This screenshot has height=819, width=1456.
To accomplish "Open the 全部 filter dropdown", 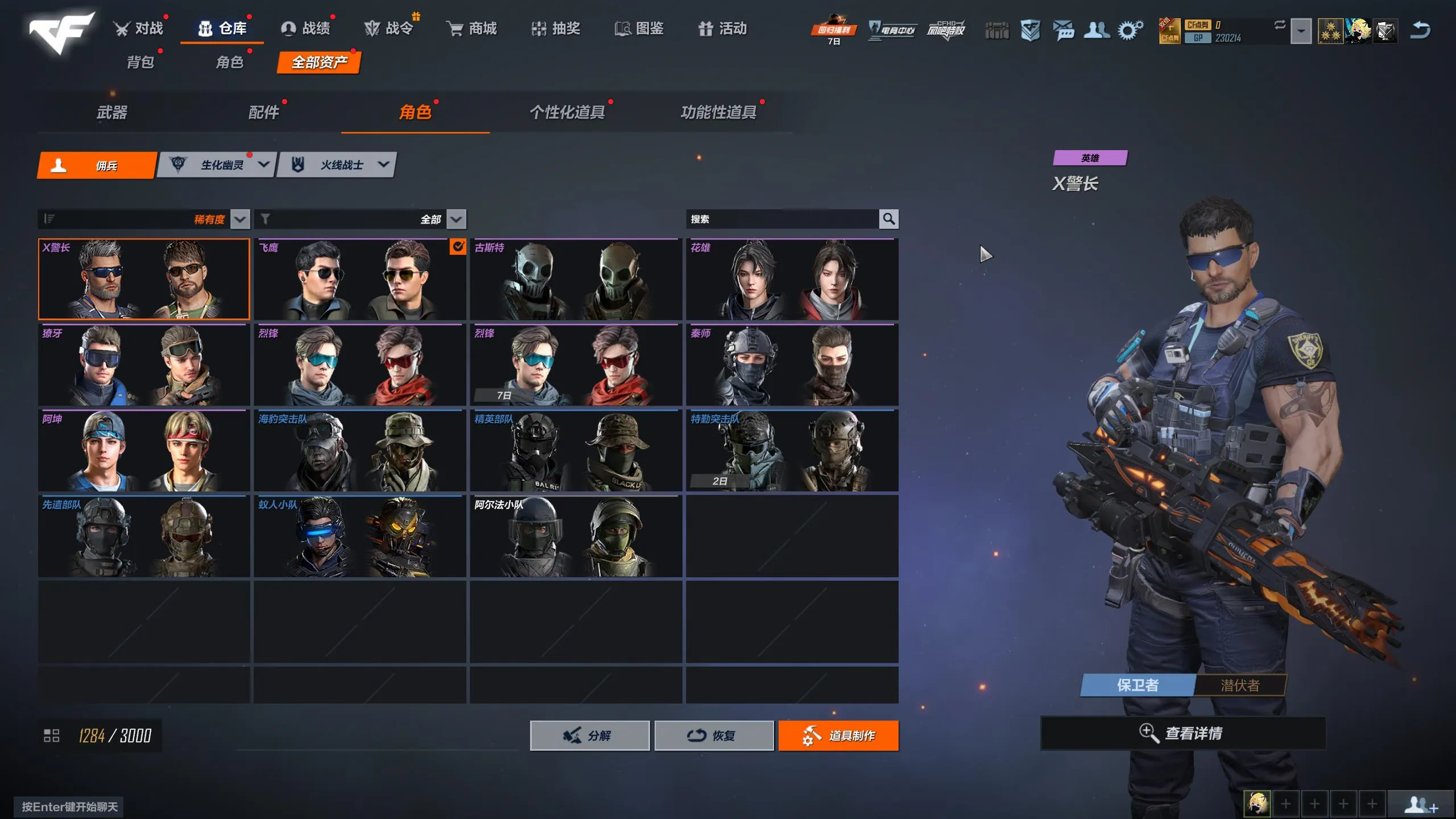I will click(456, 219).
